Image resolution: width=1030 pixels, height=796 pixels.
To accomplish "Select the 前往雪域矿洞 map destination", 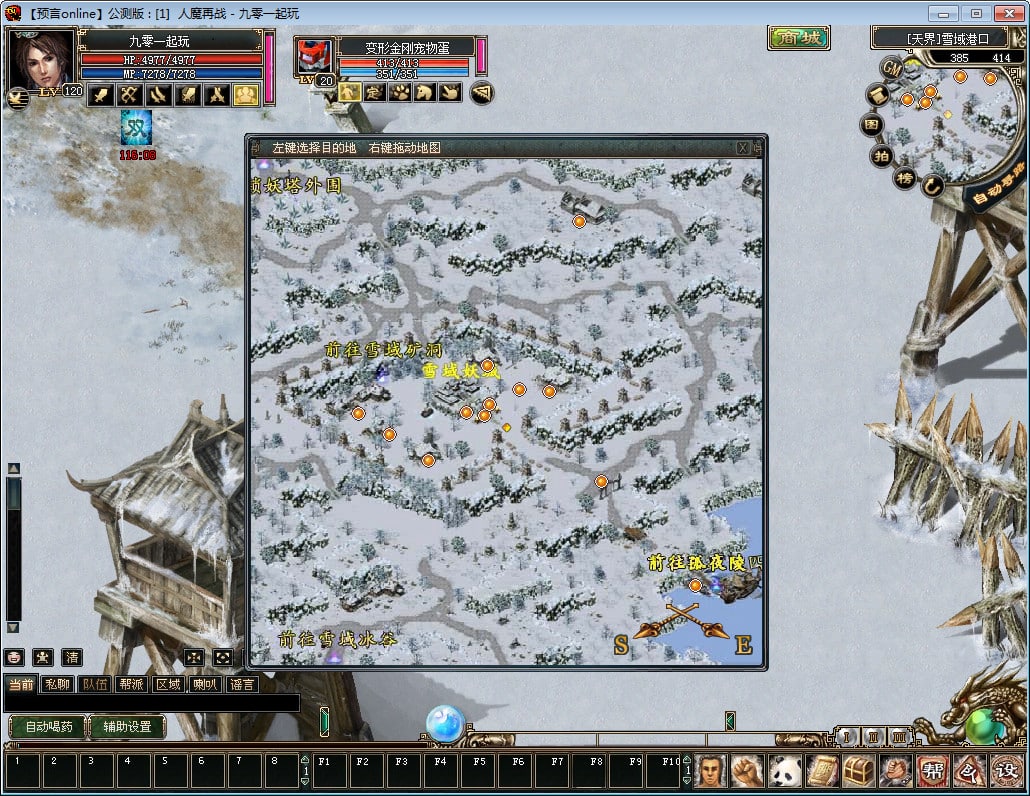I will [x=383, y=351].
